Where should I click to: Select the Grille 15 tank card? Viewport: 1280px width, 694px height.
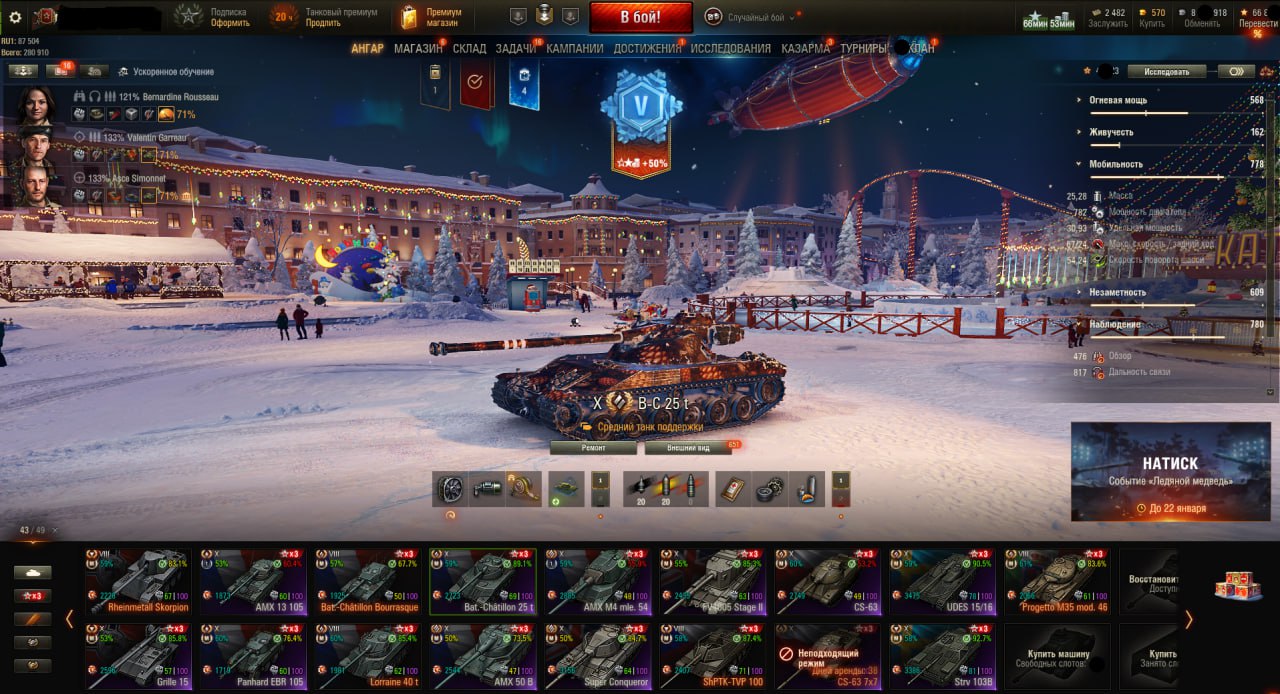click(x=138, y=656)
